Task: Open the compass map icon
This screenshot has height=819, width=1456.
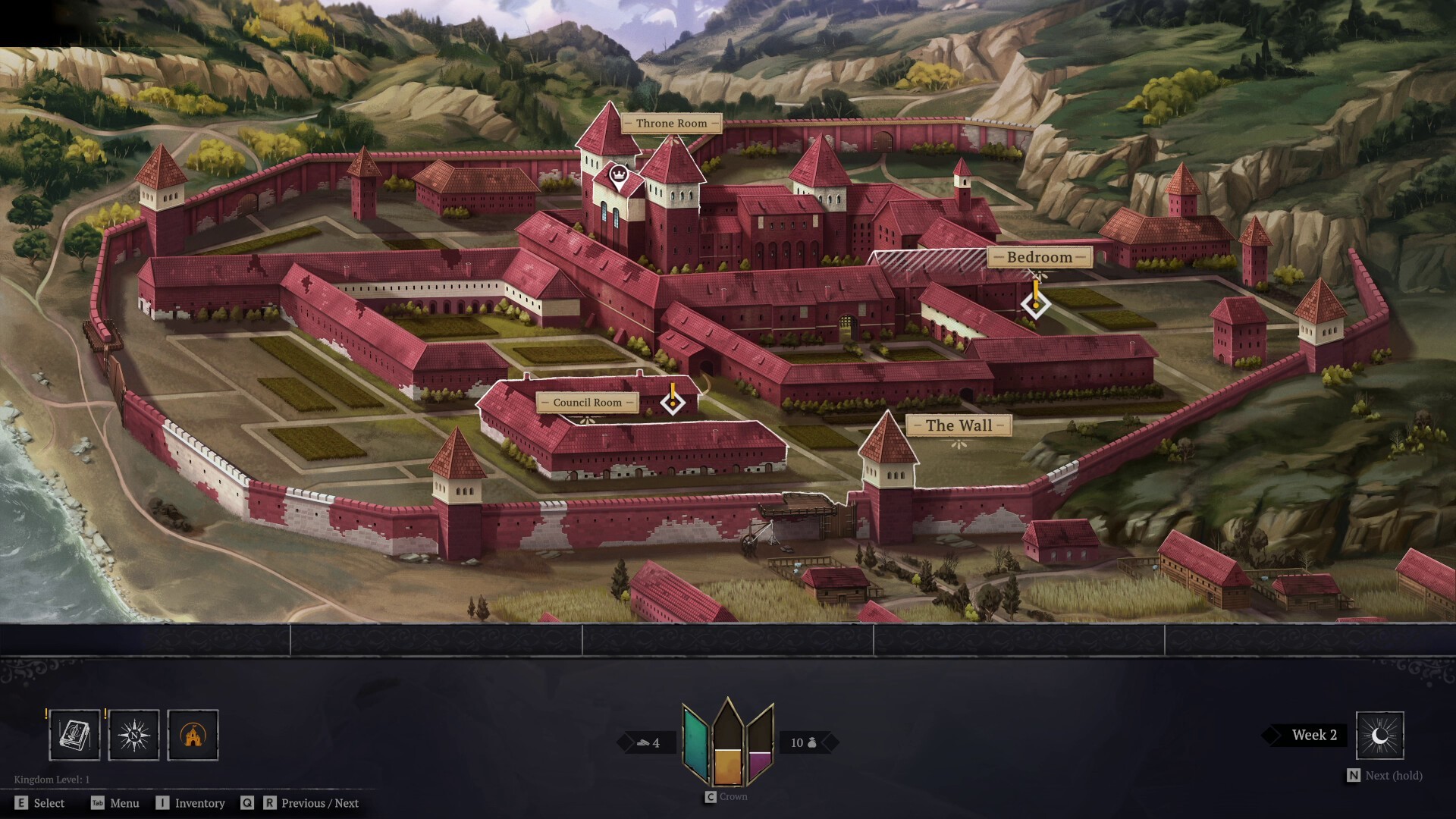Action: pos(134,735)
